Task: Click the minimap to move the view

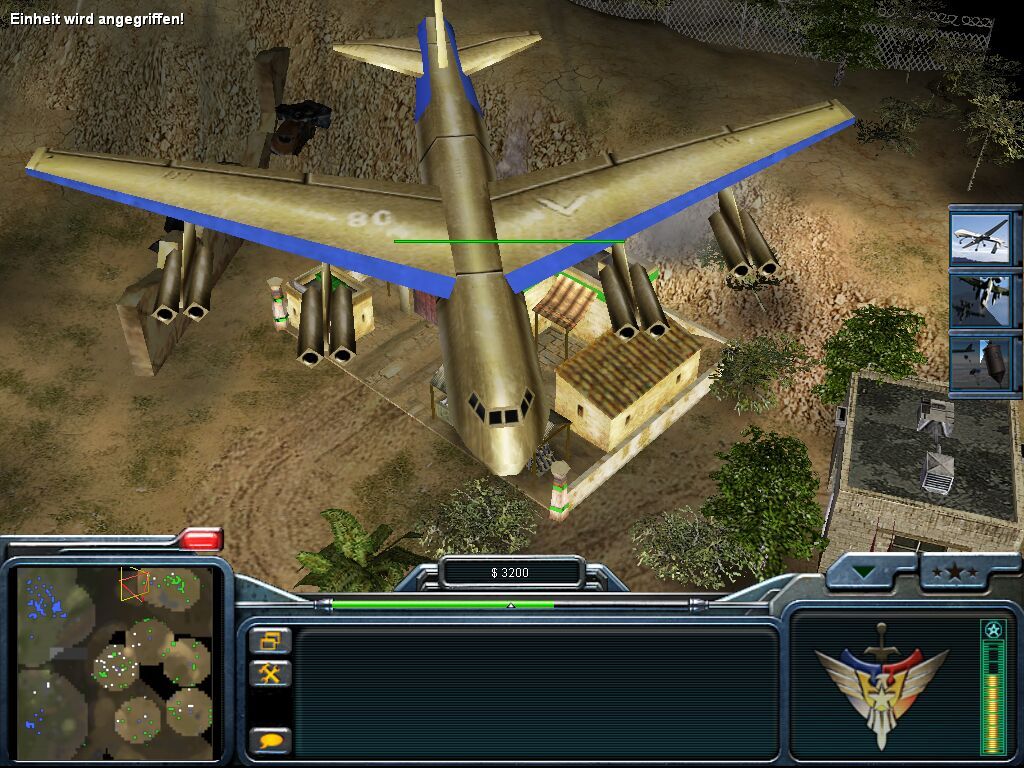Action: point(115,662)
